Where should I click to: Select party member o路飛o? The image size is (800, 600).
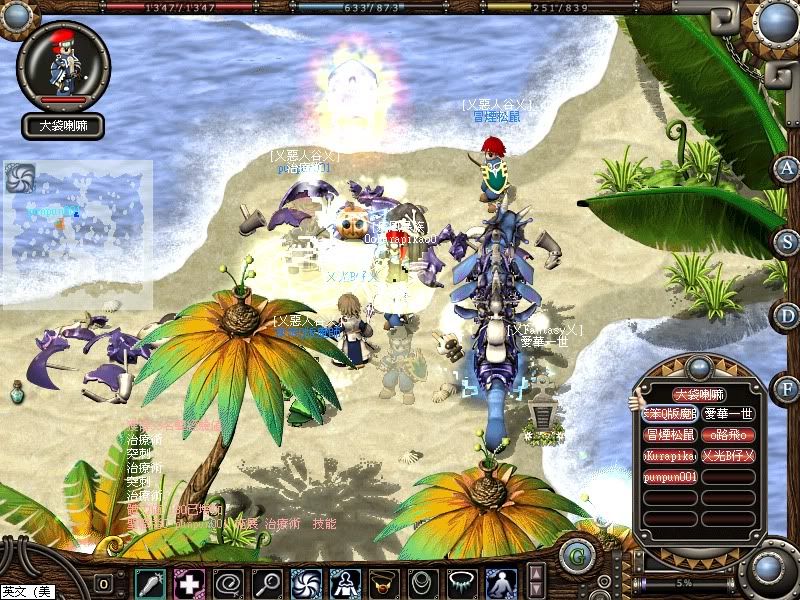tap(728, 435)
